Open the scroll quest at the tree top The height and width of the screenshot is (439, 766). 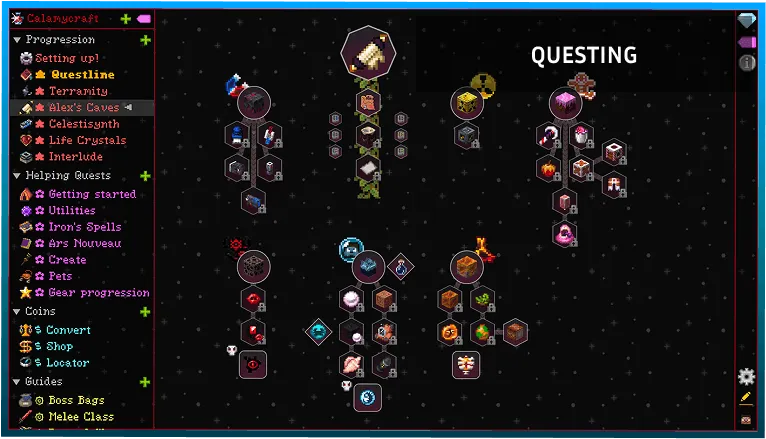(x=367, y=49)
